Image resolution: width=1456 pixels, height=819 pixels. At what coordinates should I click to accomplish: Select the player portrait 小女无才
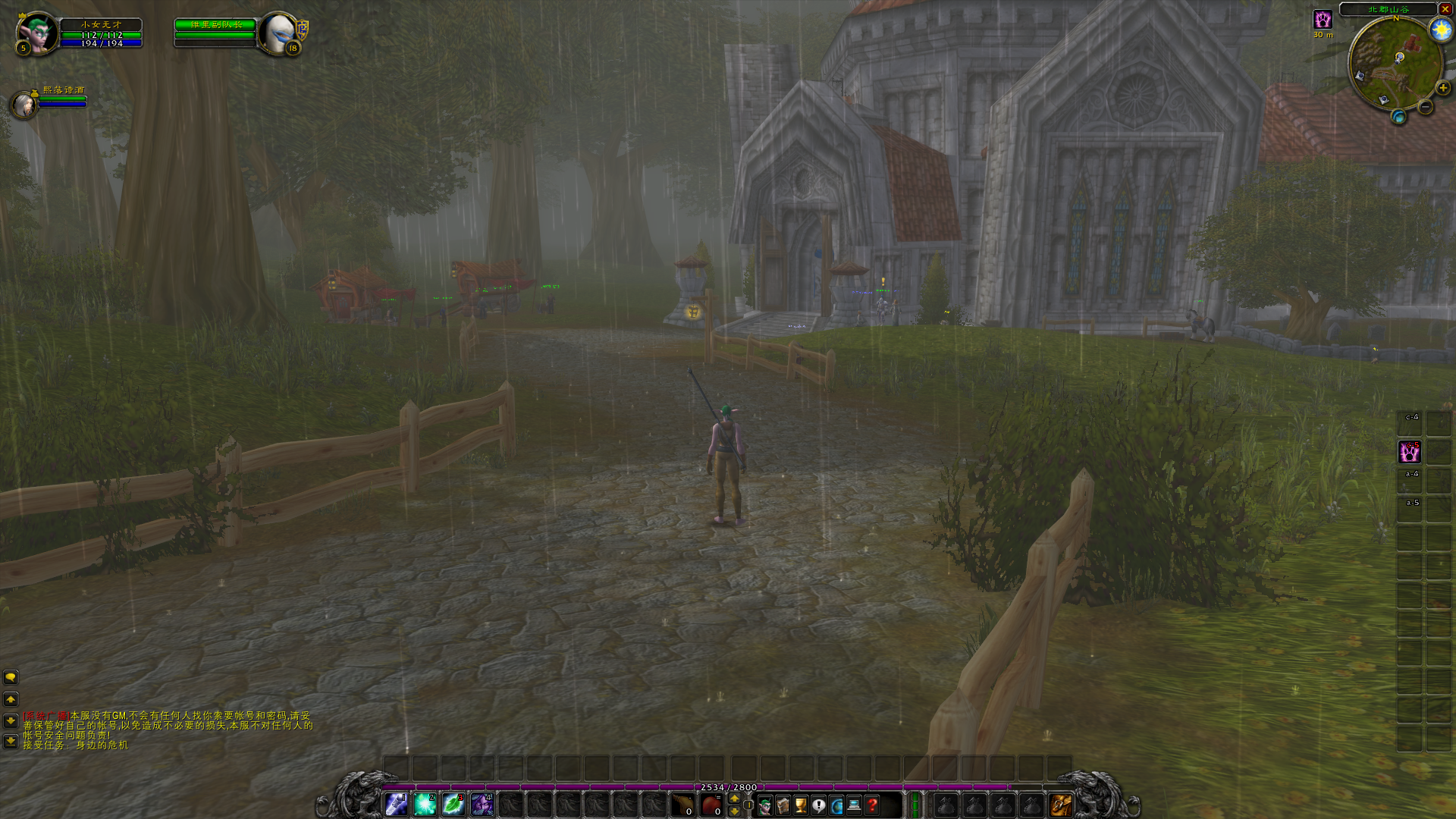(x=36, y=33)
